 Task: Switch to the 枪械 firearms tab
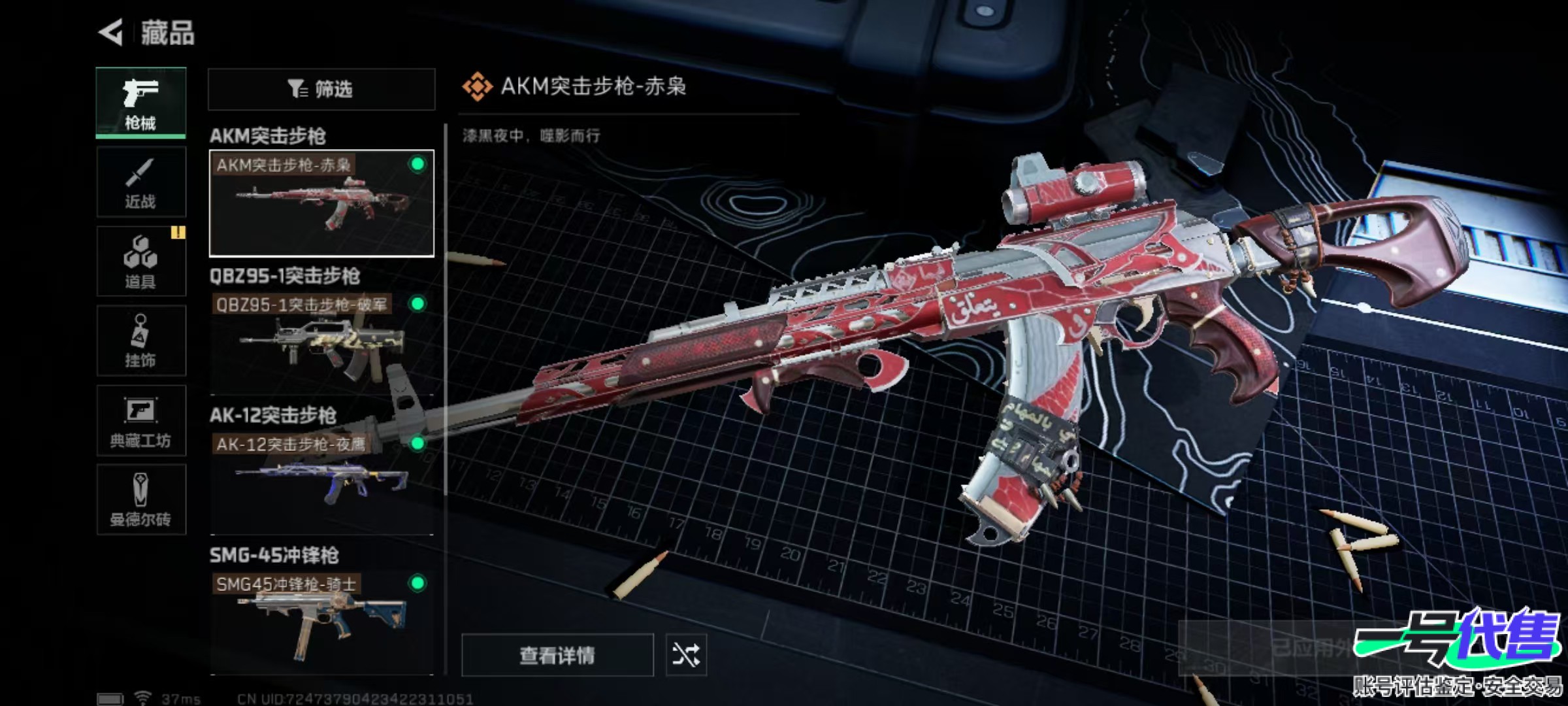(x=140, y=103)
